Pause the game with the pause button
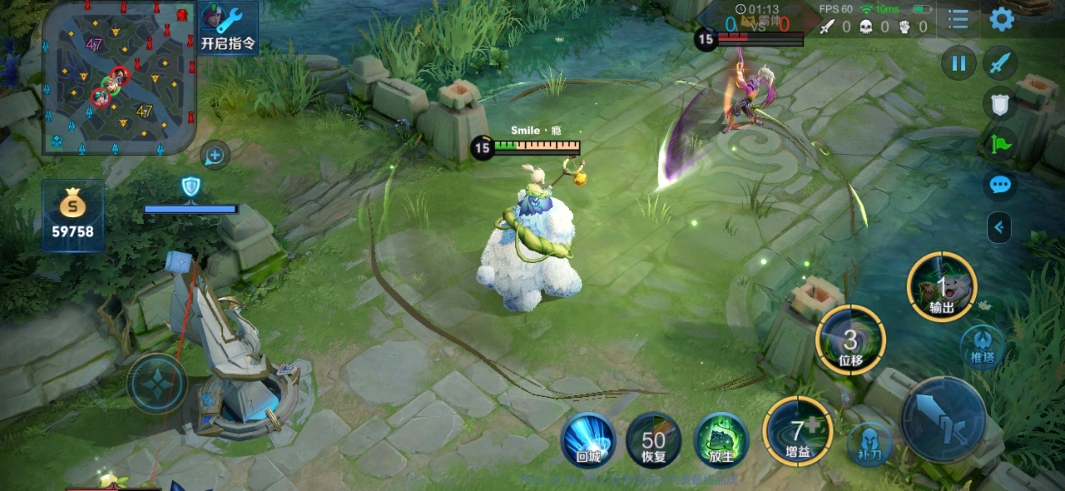 tap(958, 64)
